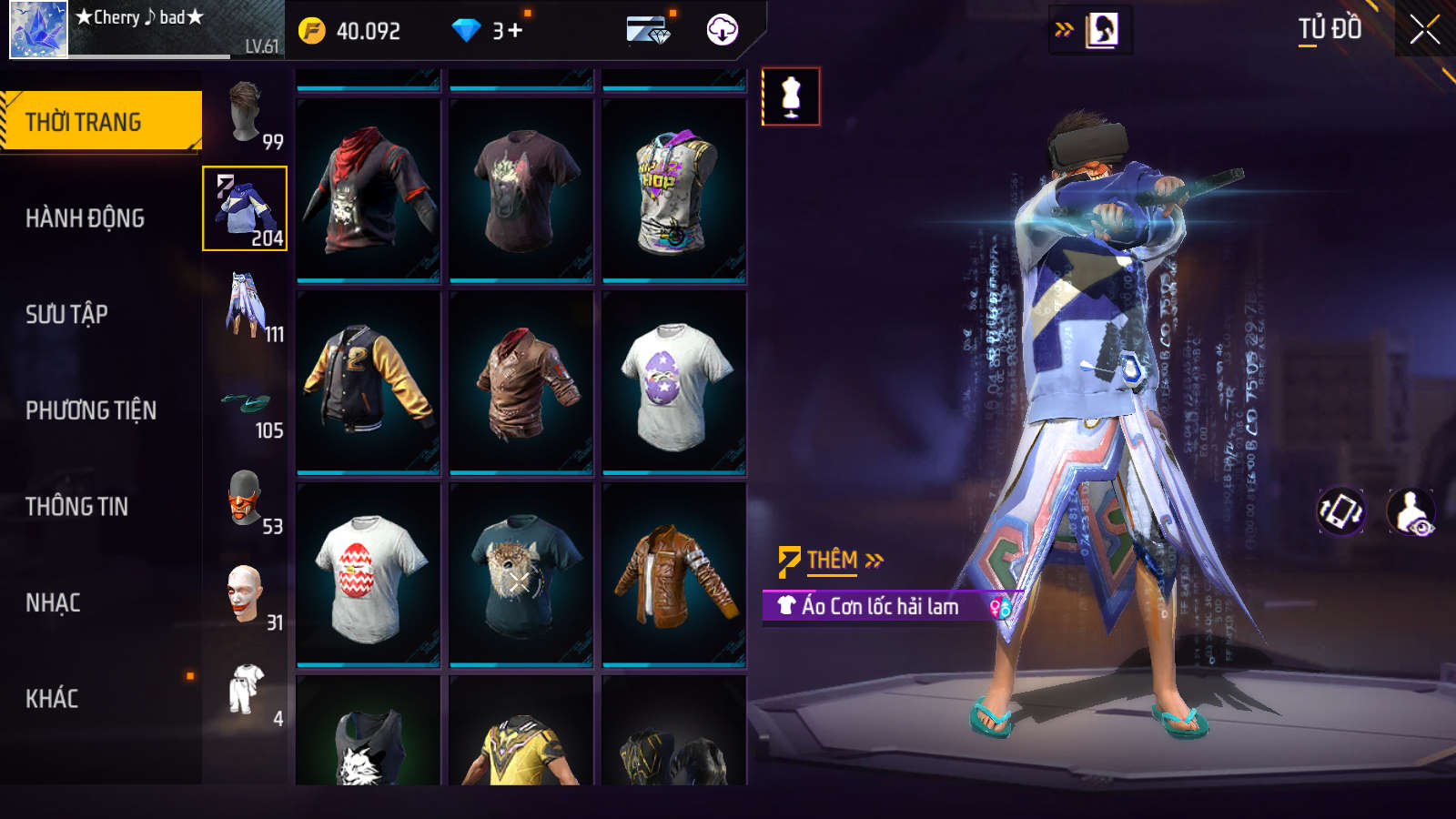Show the THÔNG TIN section

(x=76, y=507)
